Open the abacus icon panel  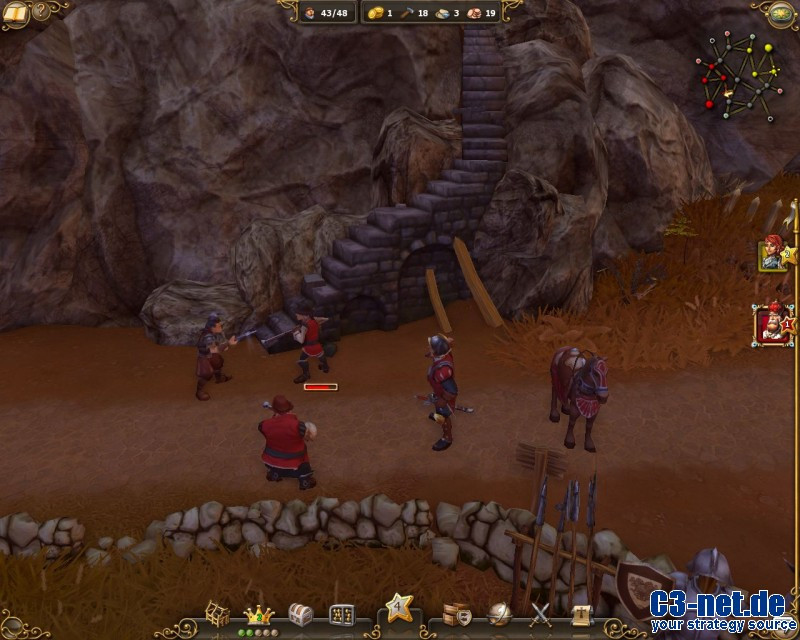tap(341, 614)
